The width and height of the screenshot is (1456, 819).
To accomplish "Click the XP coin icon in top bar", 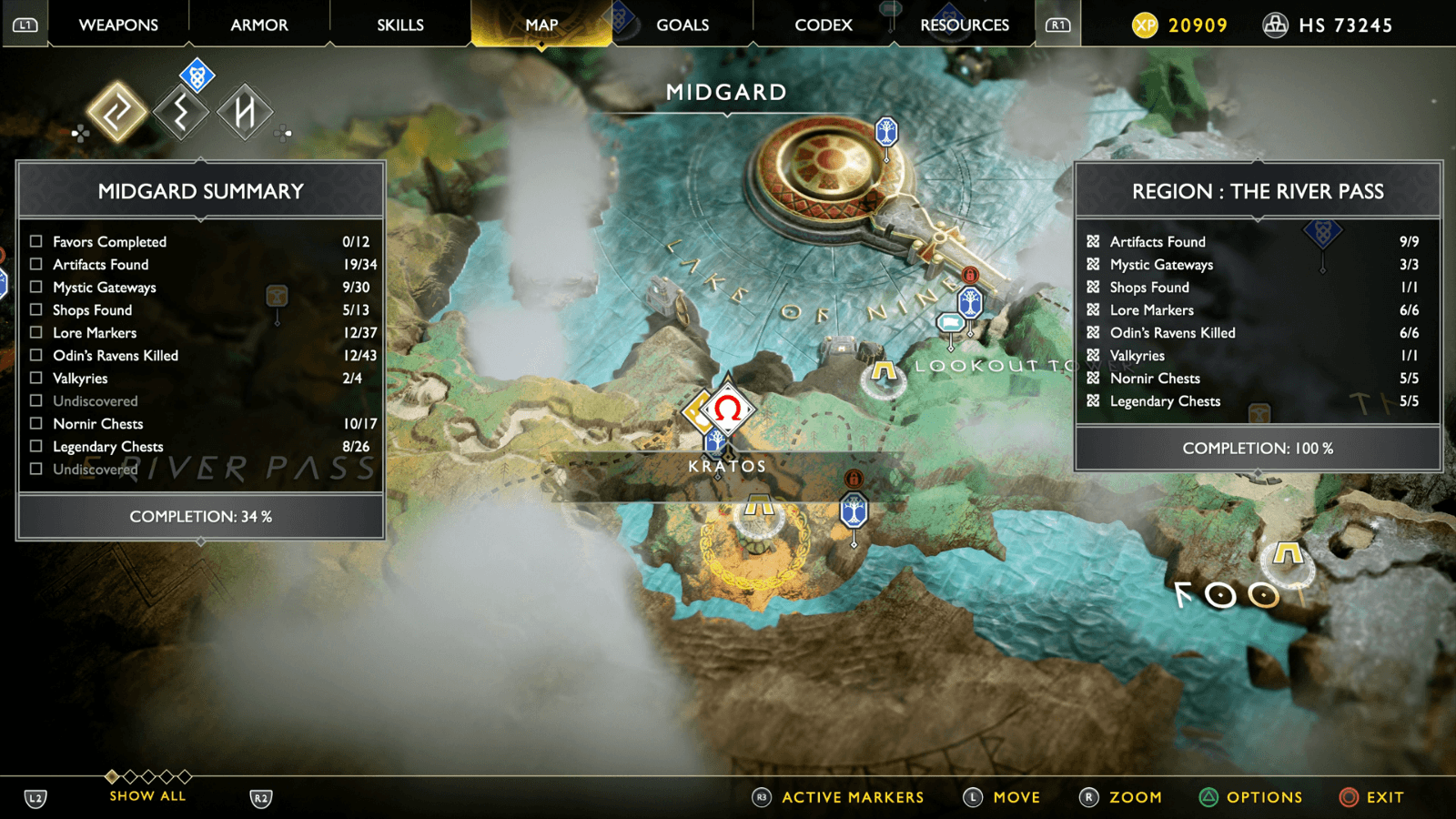I will pyautogui.click(x=1143, y=25).
